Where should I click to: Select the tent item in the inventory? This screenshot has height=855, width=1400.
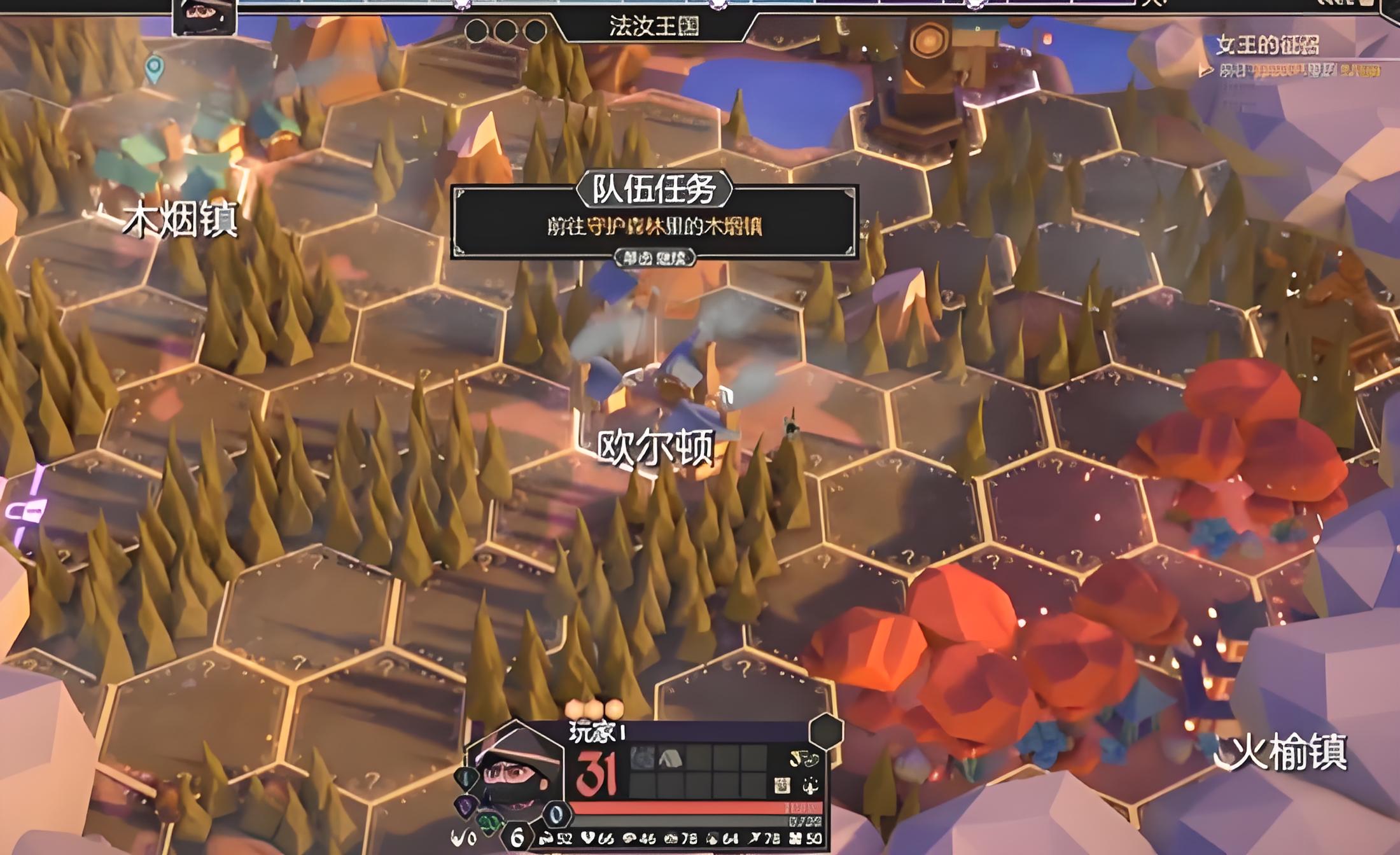point(670,758)
